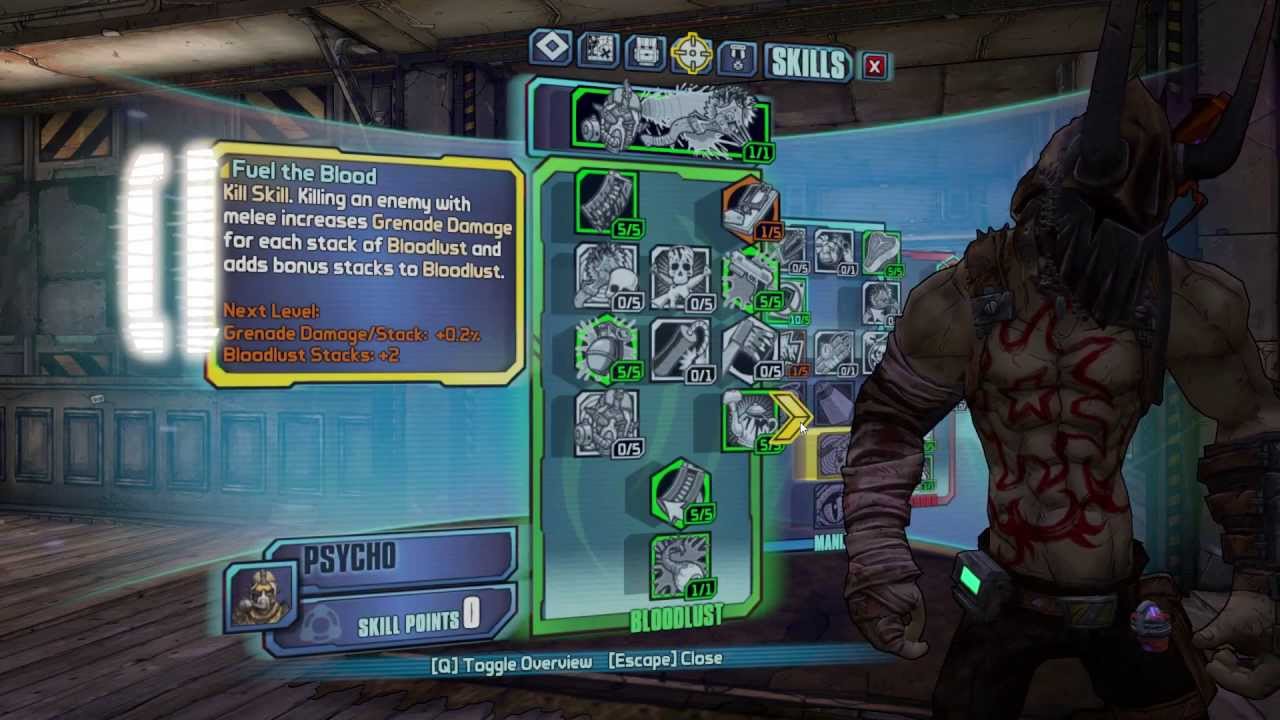Choose the mohawk skull skill at 0/5
The width and height of the screenshot is (1280, 720).
[x=607, y=276]
